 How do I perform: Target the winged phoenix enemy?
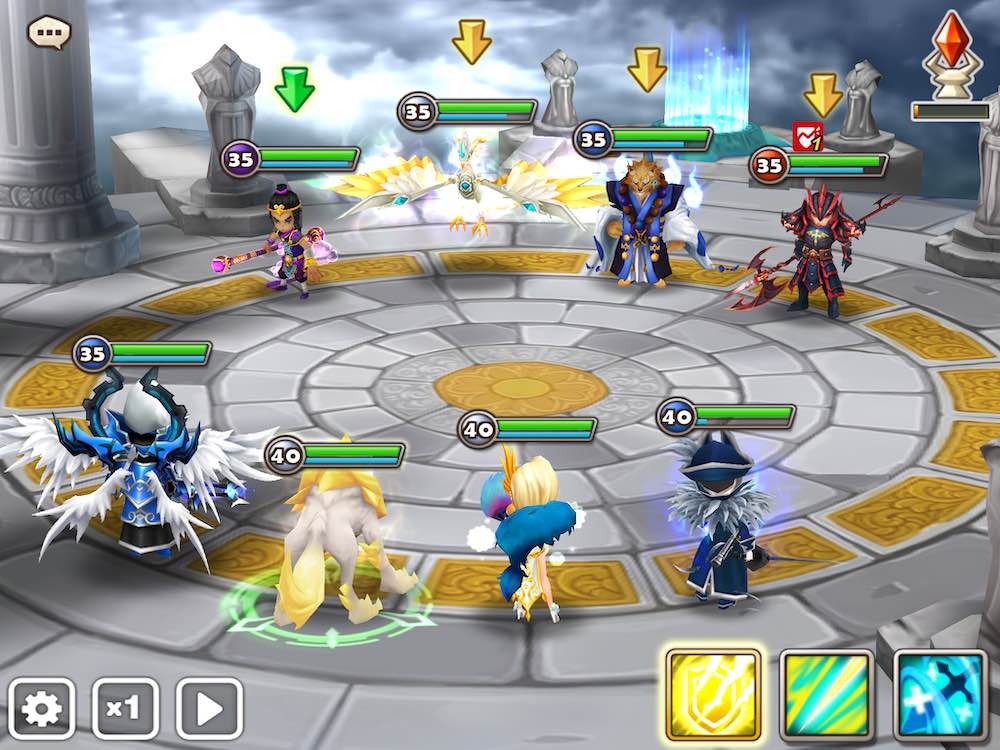pyautogui.click(x=466, y=188)
